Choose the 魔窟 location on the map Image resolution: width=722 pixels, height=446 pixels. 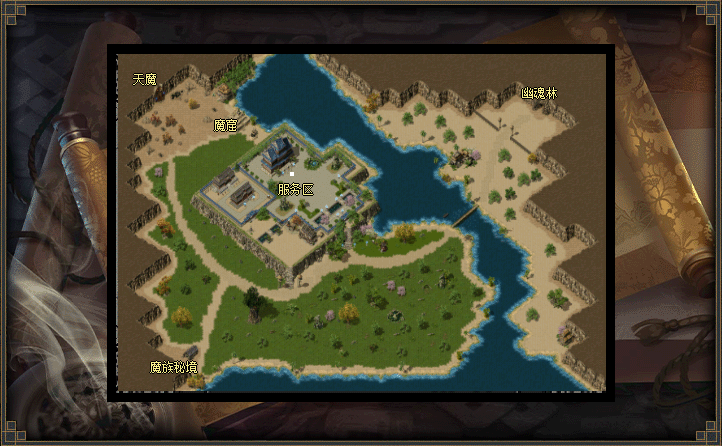point(226,126)
